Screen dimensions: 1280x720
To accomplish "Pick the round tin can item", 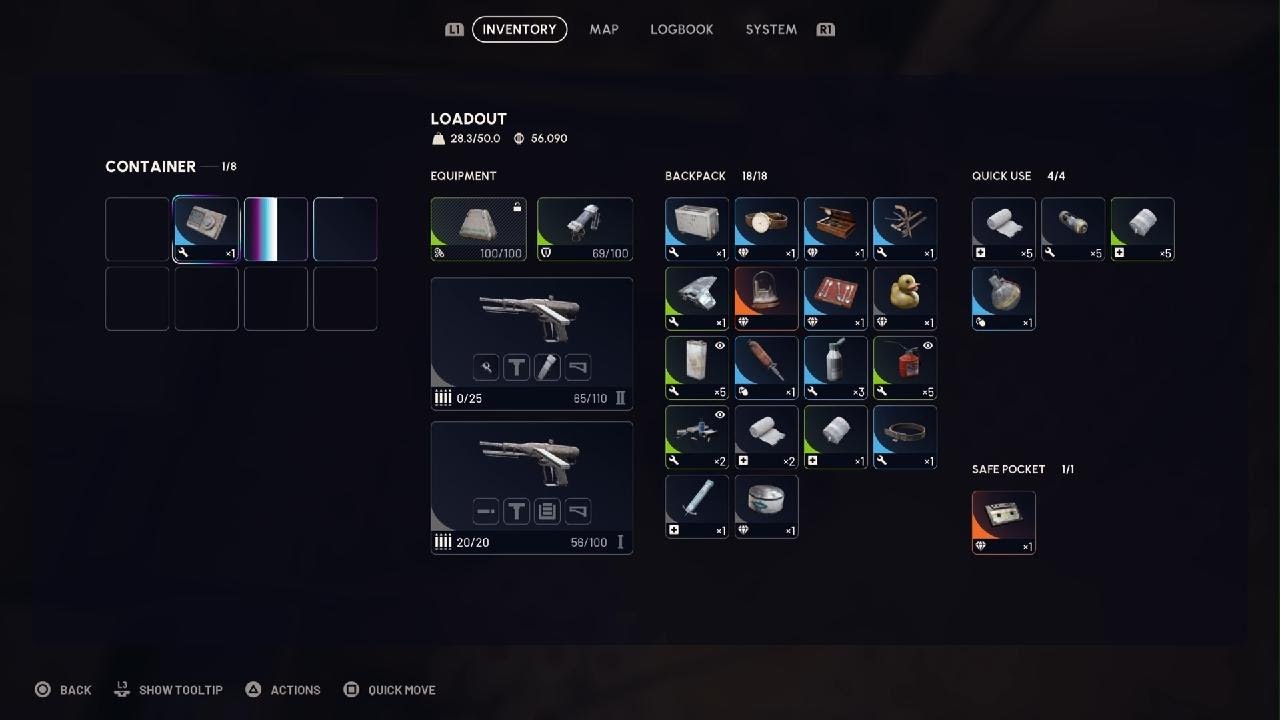I will point(767,506).
